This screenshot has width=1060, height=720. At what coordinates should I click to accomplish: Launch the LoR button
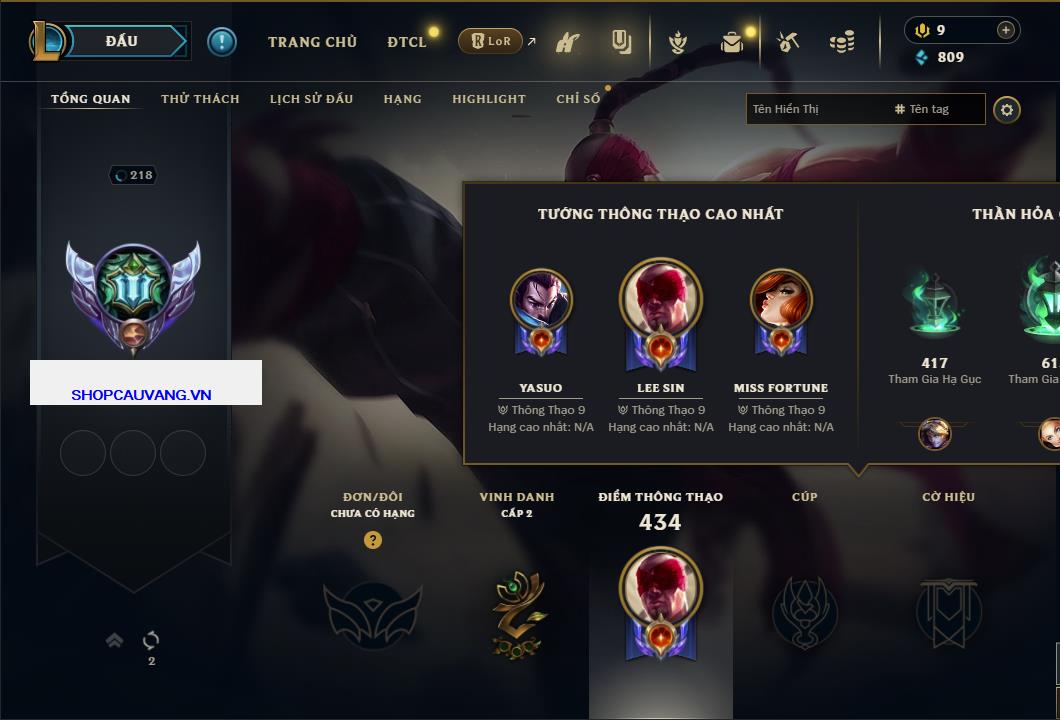[x=491, y=41]
